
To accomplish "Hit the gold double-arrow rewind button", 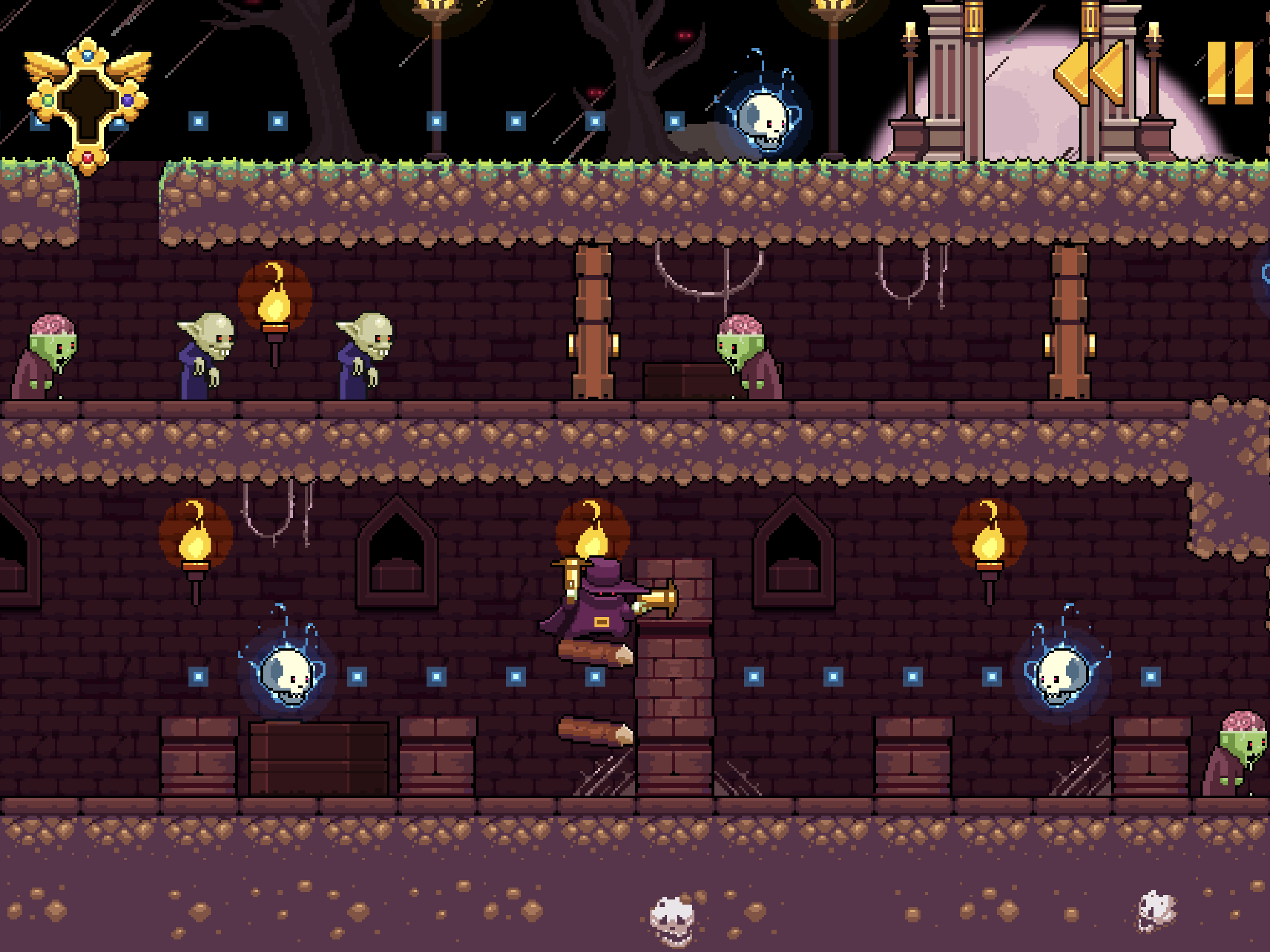I will click(x=1089, y=73).
